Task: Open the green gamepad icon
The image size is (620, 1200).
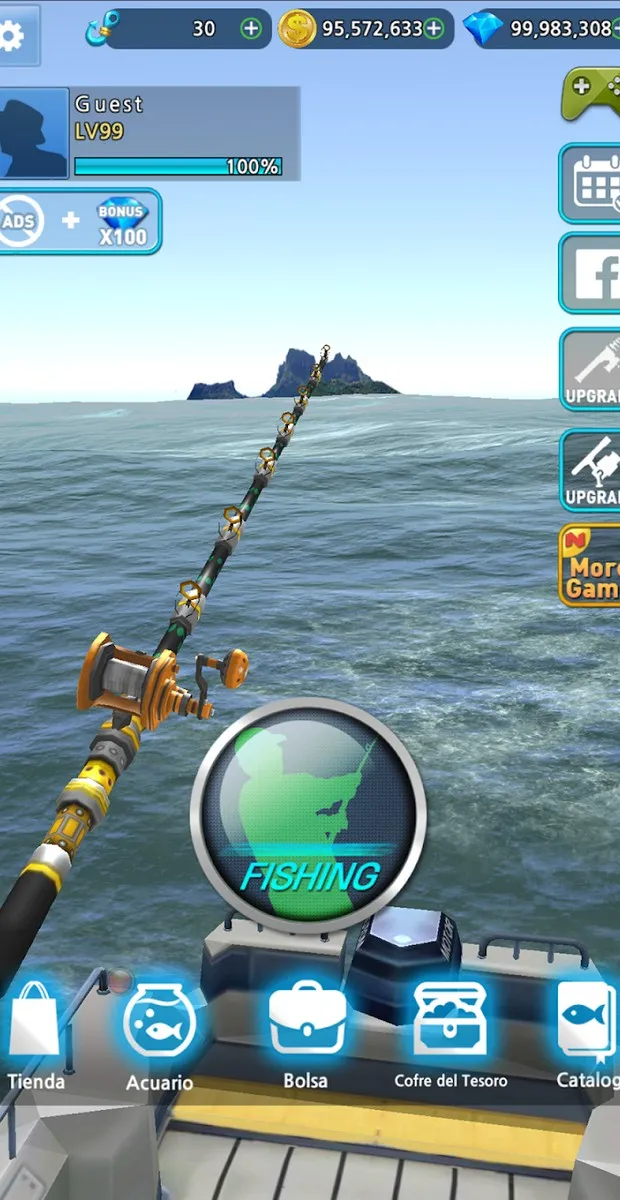Action: [591, 93]
